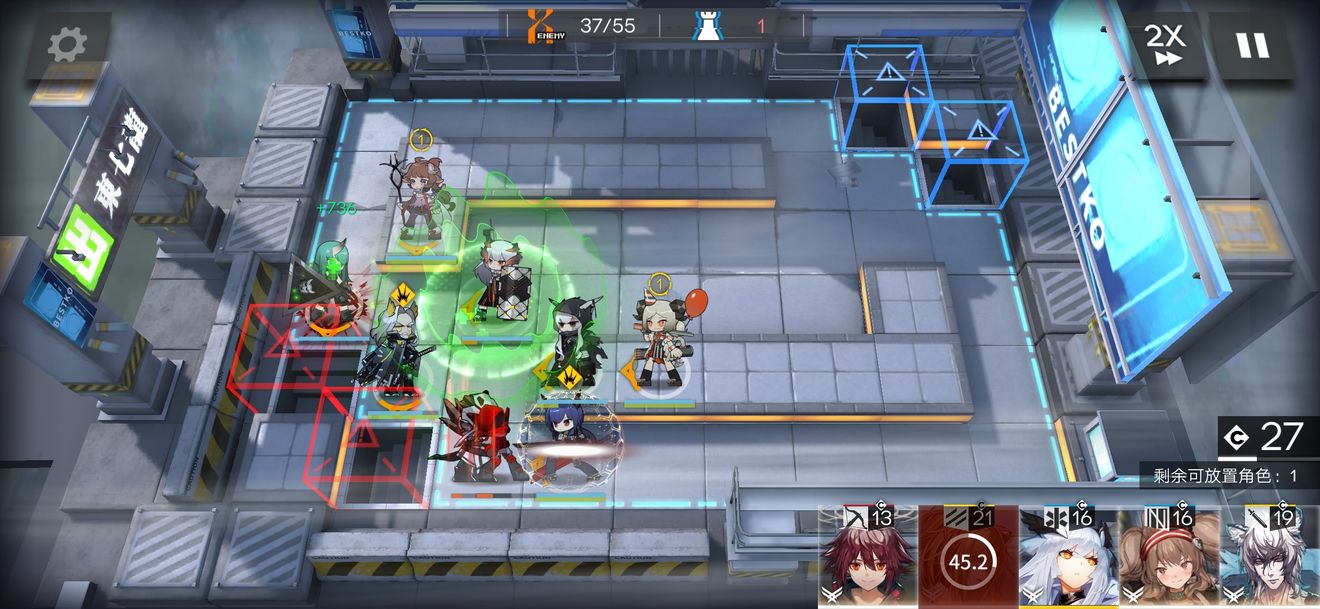This screenshot has height=609, width=1320.
Task: Toggle the 2X game speed button
Action: pos(1164,46)
